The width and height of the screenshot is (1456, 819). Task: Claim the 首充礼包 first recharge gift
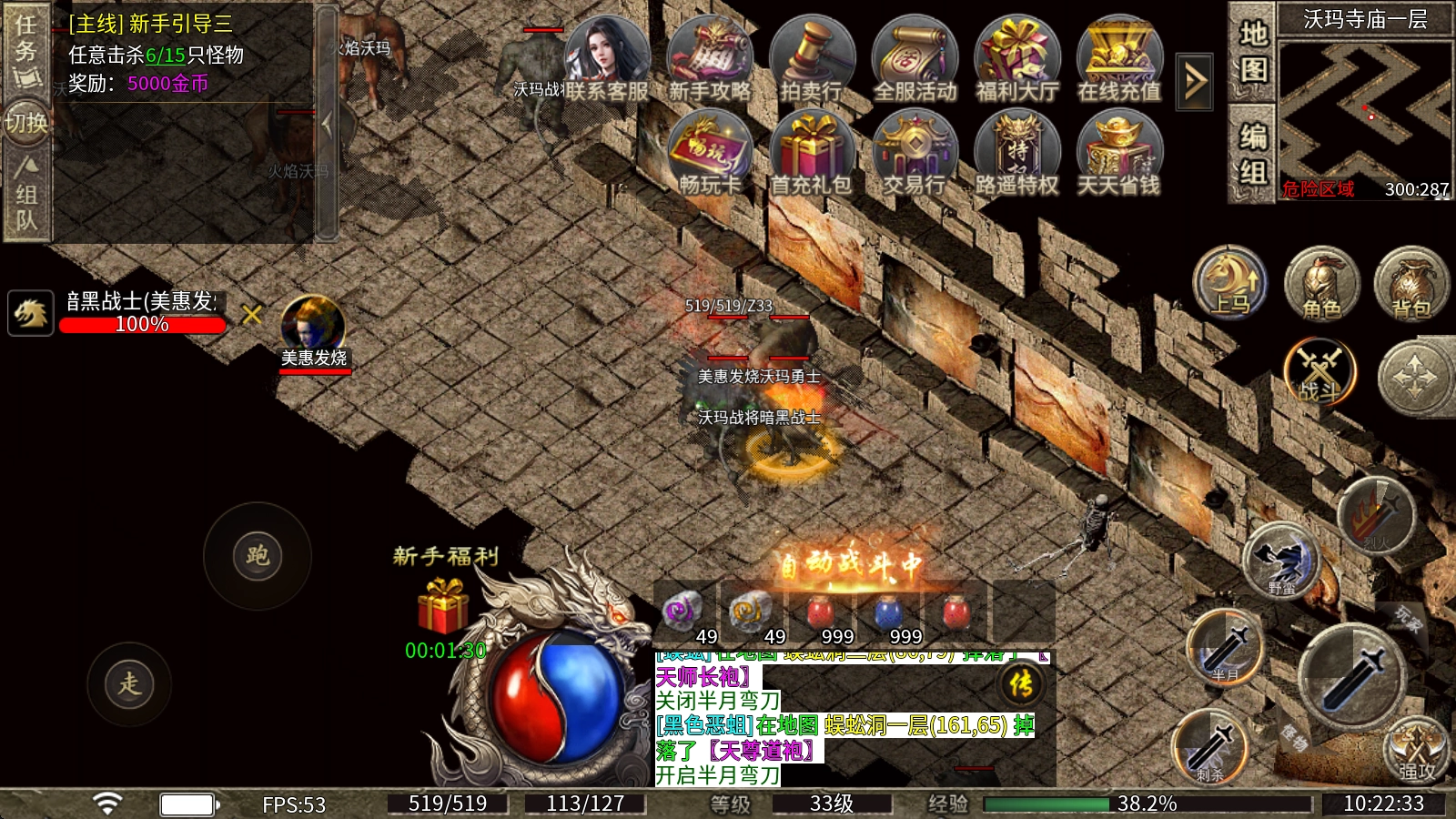pyautogui.click(x=811, y=153)
